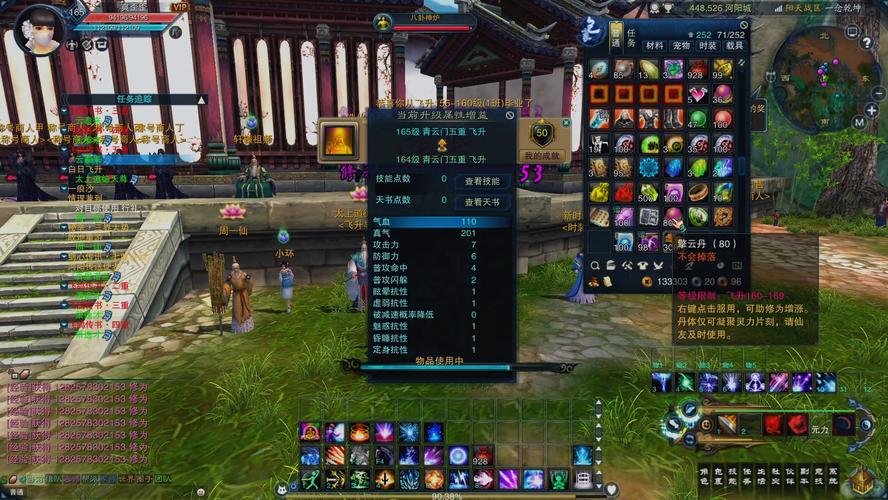Switch to the 任务 quest bag tab
This screenshot has width=888, height=500.
click(631, 38)
